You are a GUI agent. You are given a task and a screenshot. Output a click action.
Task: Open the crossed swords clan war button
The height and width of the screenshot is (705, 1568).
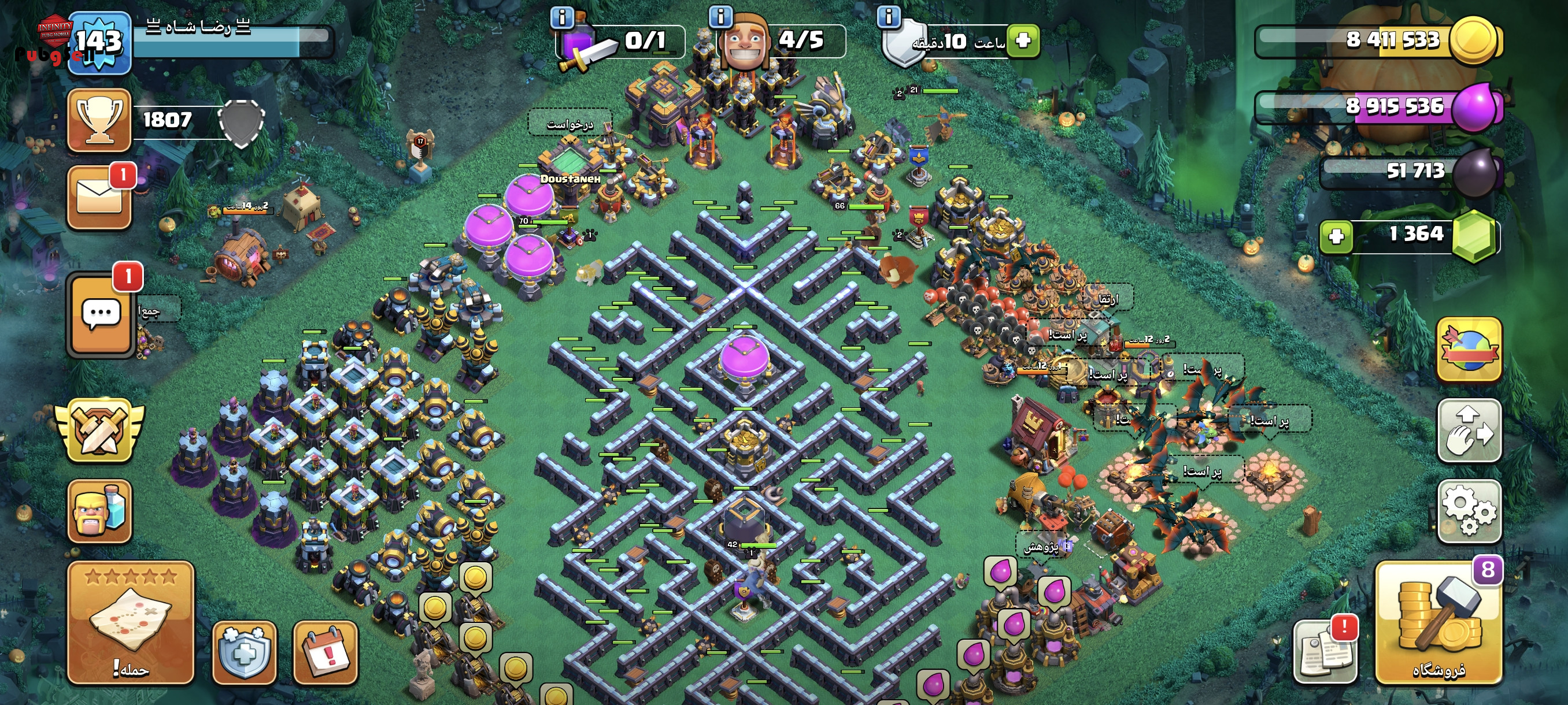[x=99, y=430]
